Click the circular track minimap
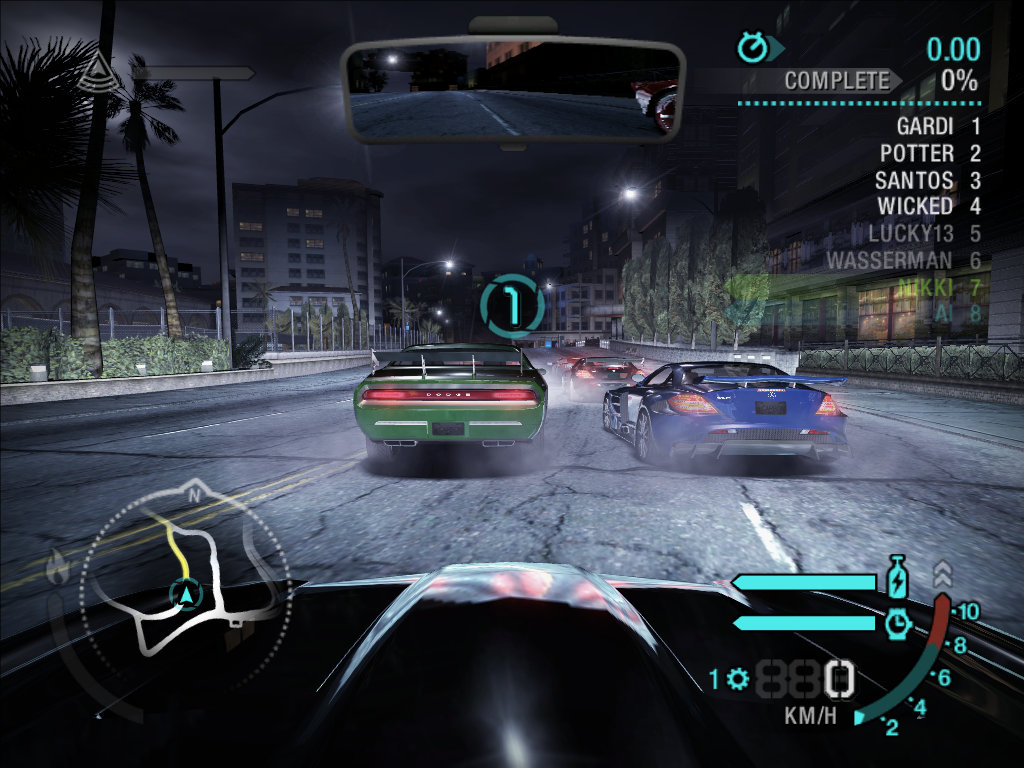The height and width of the screenshot is (768, 1024). tap(184, 582)
